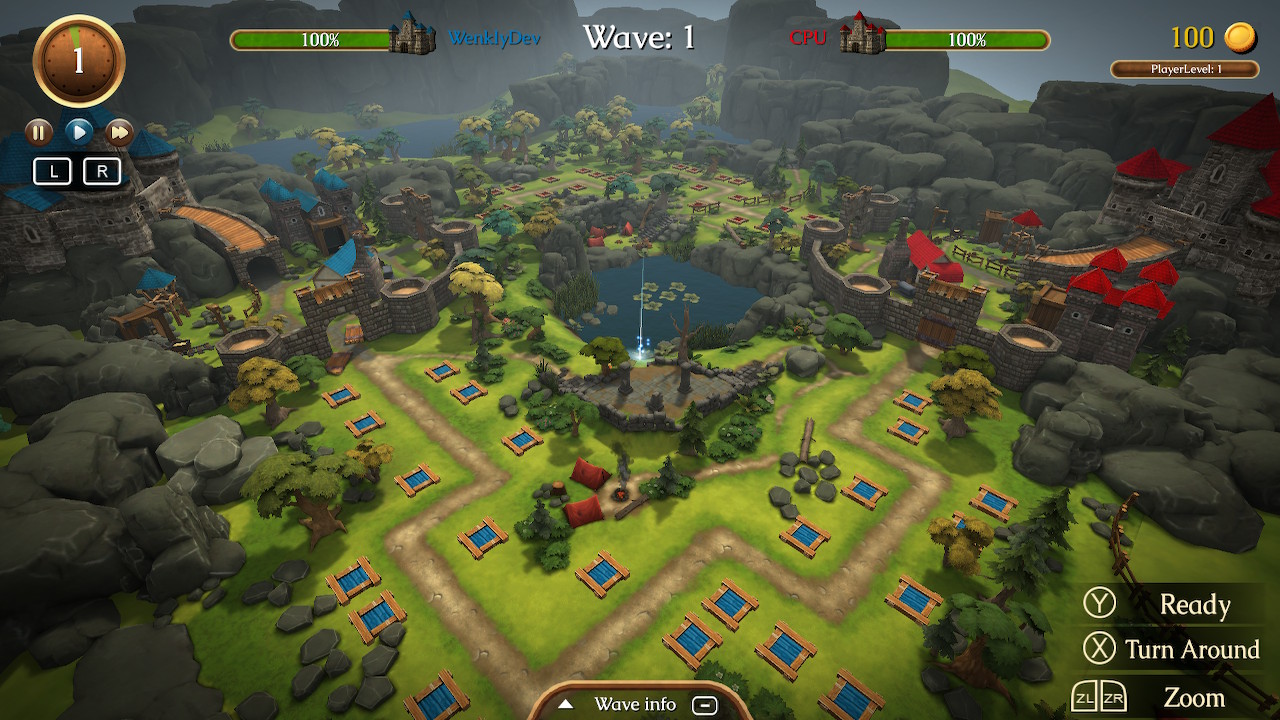
Task: Toggle Ready with the Y button prompt
Action: (x=1101, y=604)
